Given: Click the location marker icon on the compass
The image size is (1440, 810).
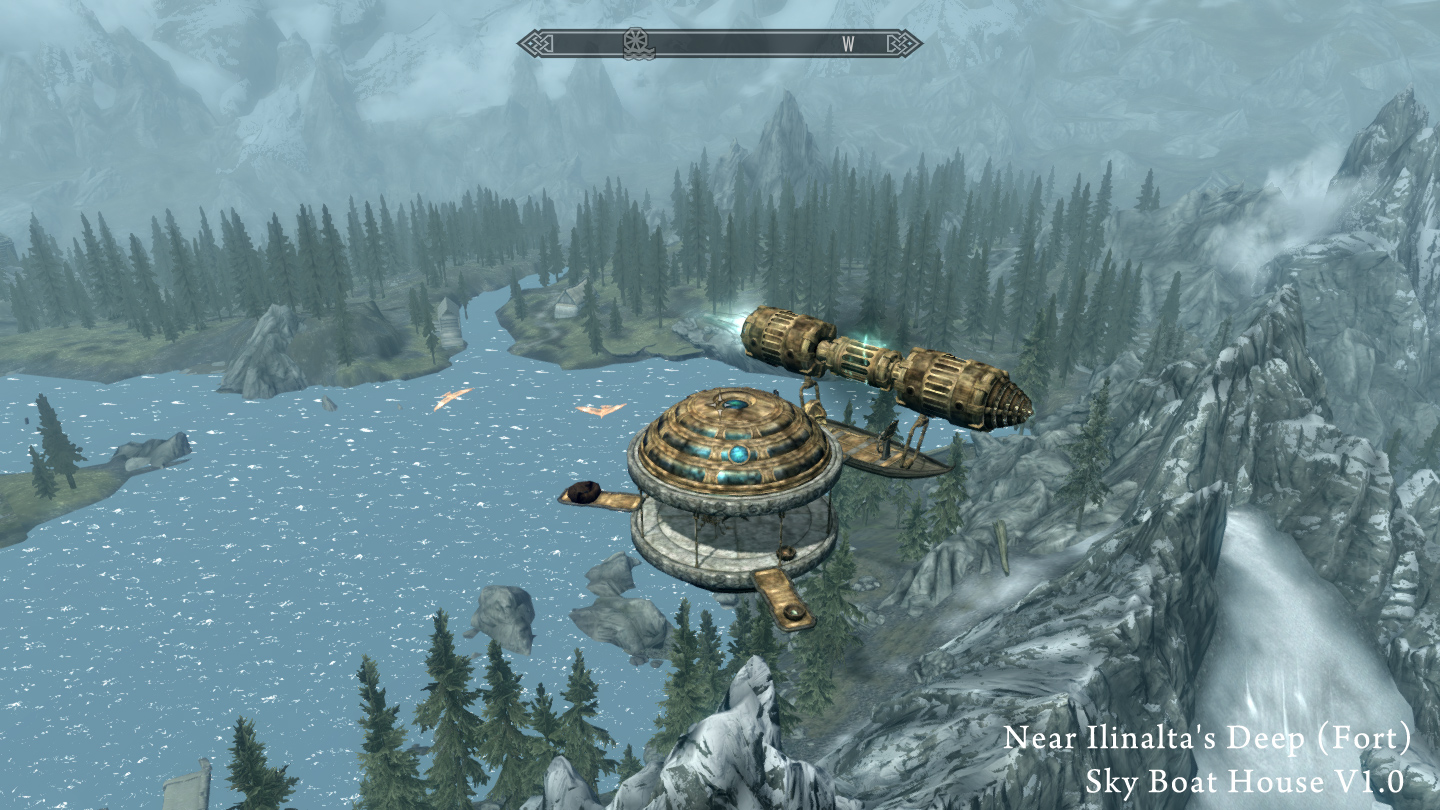Looking at the screenshot, I should (634, 43).
